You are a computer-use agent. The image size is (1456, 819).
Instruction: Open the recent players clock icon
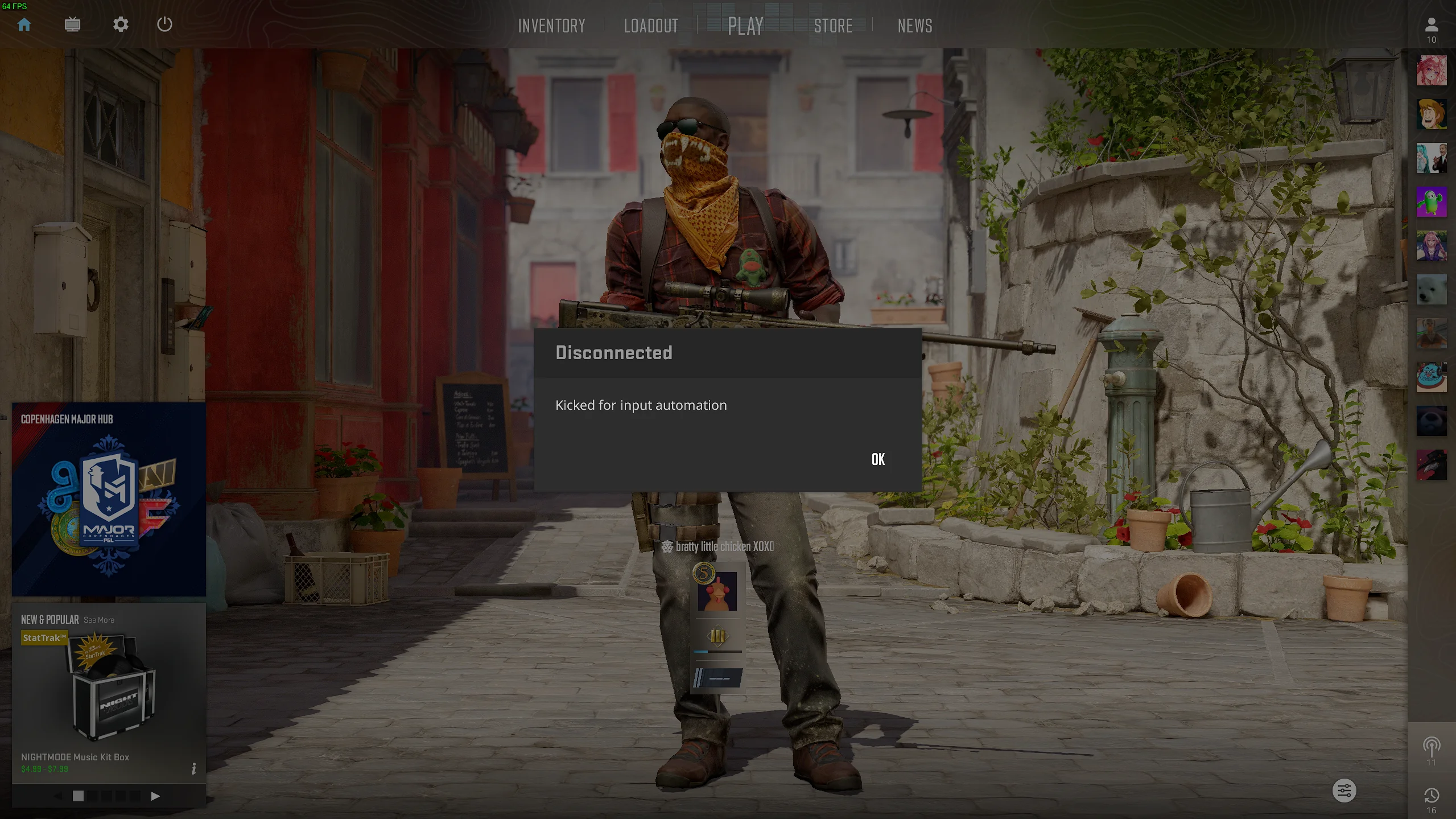1431,796
